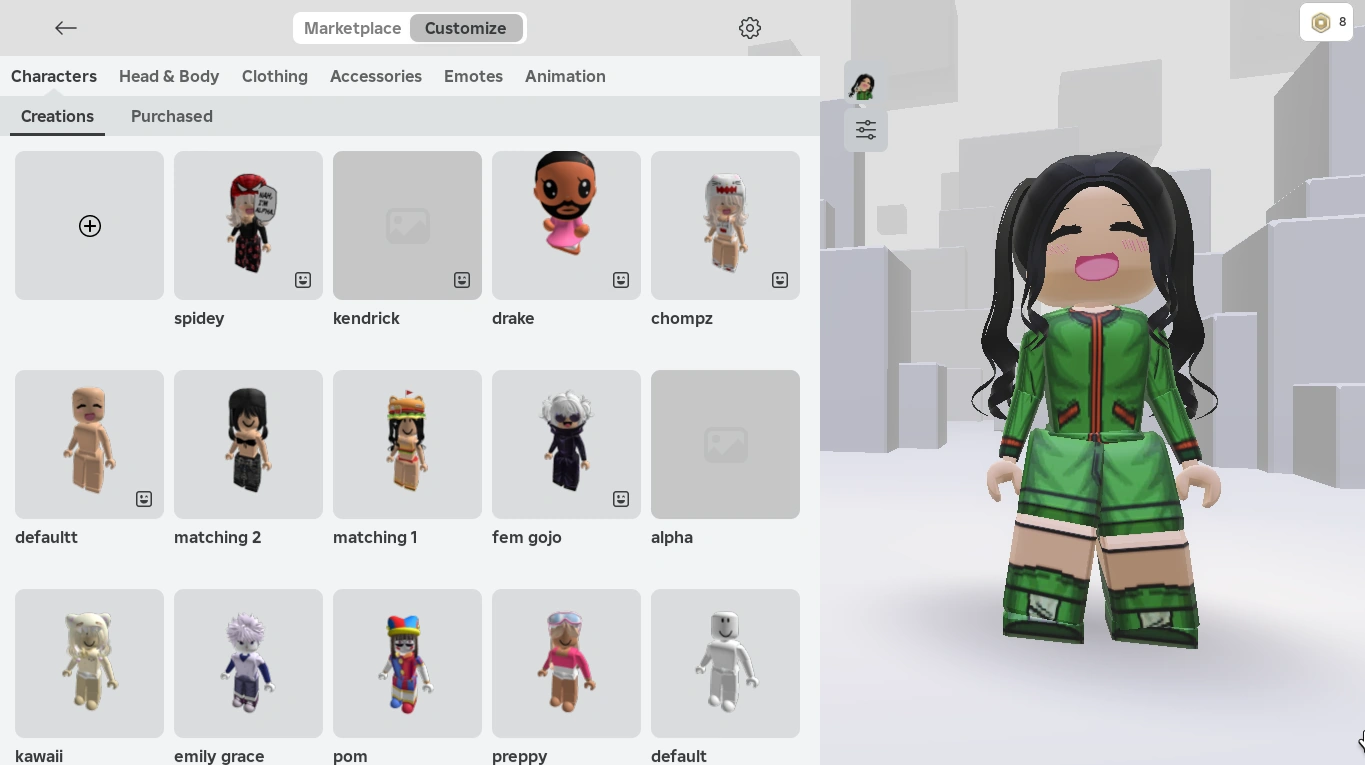Click the Robux currency coin icon
This screenshot has height=765, width=1365.
coord(1320,21)
